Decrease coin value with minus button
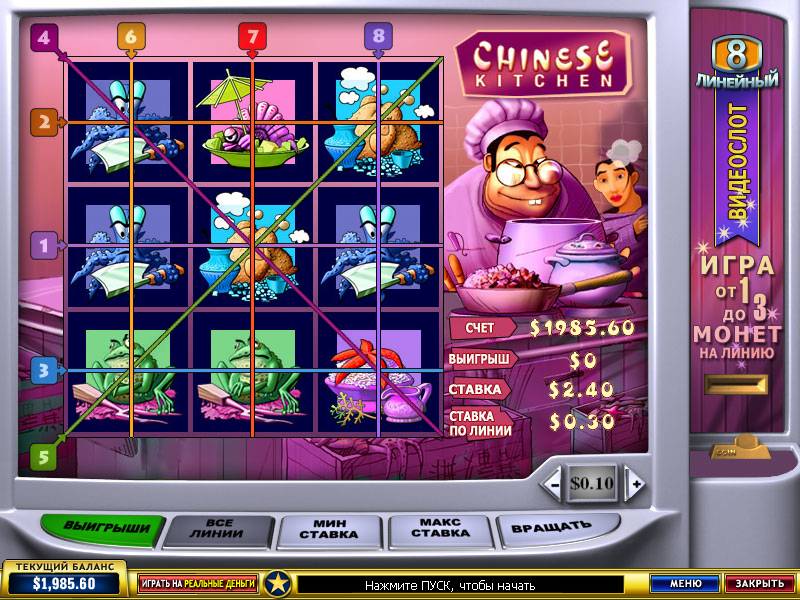The image size is (800, 600). point(553,484)
